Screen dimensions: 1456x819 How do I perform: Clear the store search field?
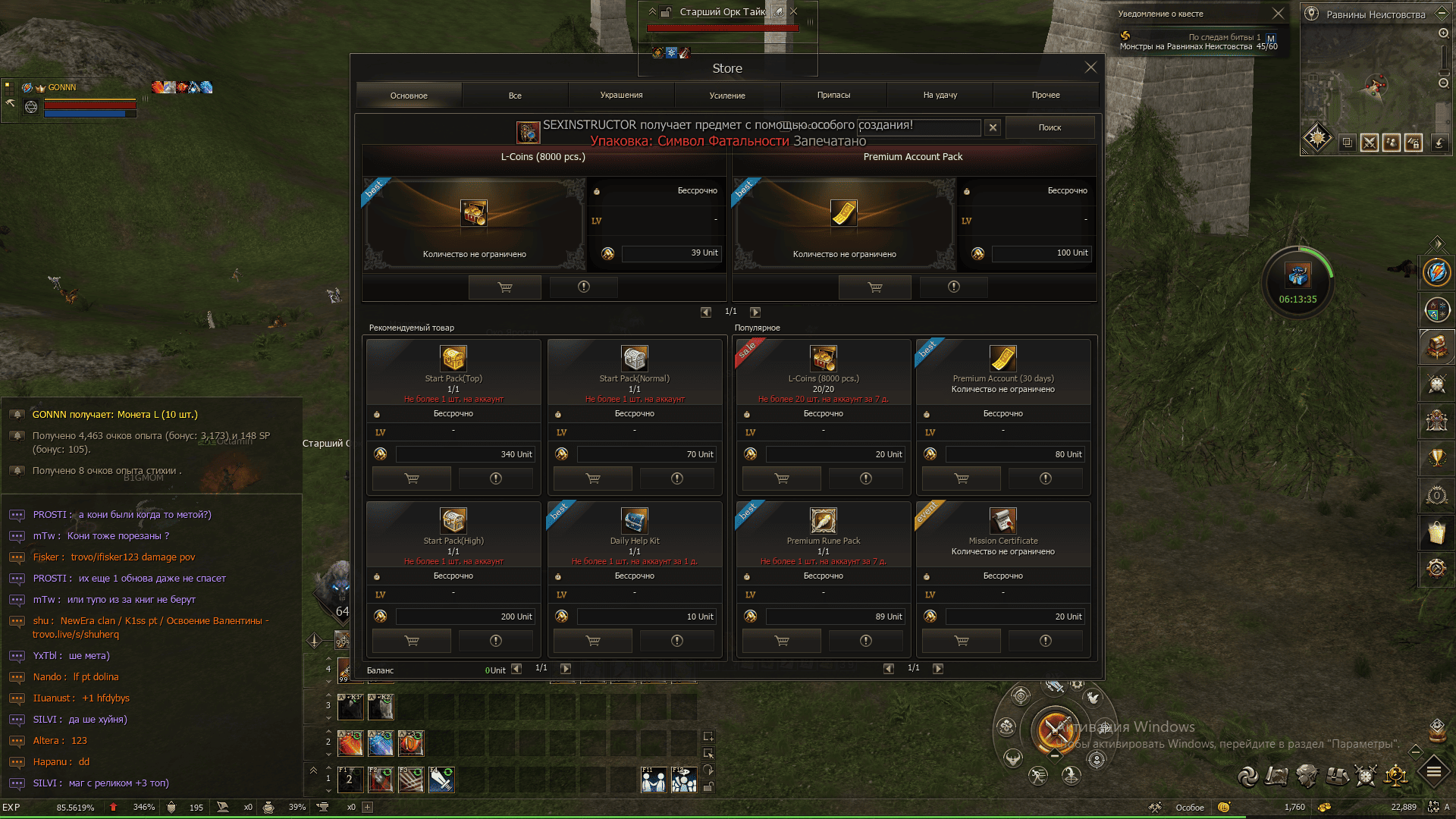993,127
